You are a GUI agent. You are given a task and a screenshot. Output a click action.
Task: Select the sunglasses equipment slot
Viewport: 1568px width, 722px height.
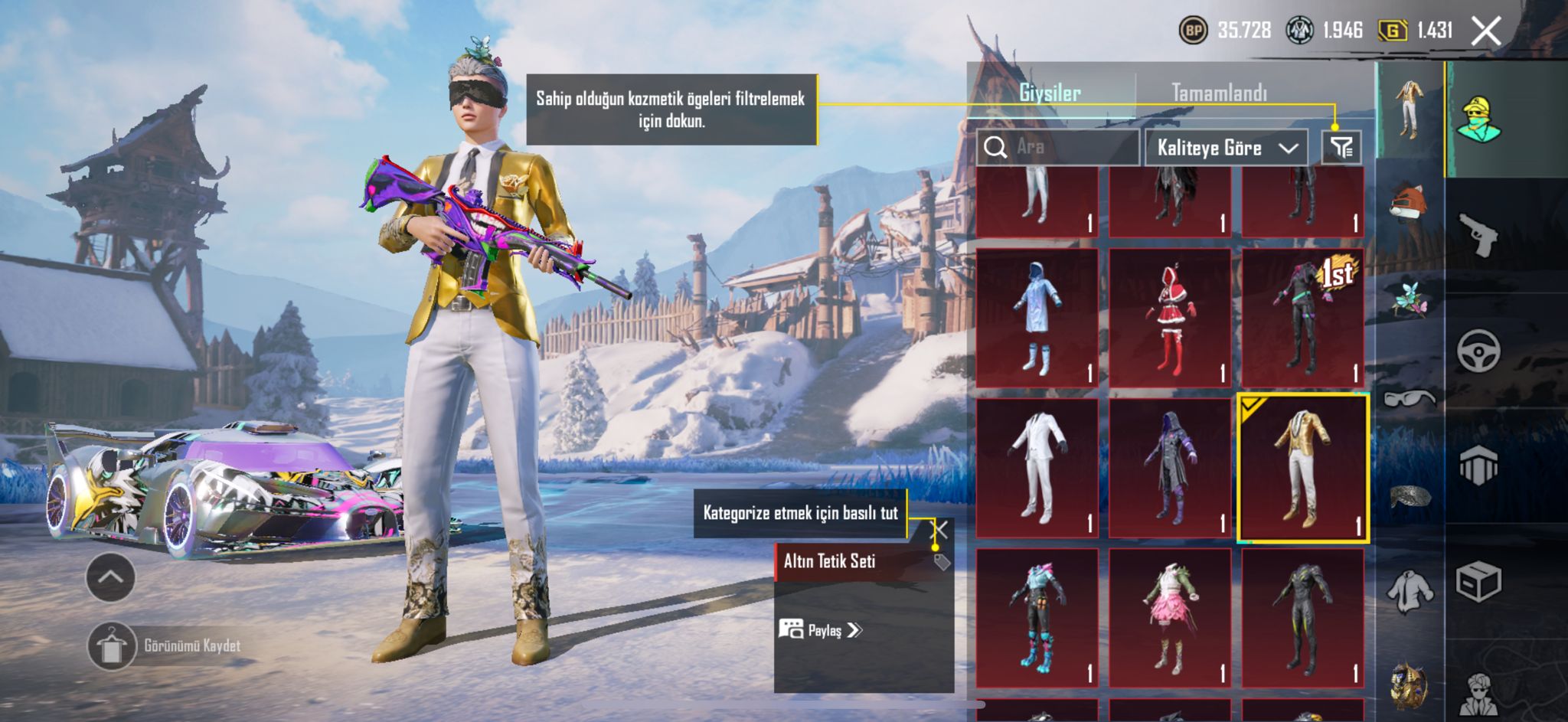(x=1410, y=398)
